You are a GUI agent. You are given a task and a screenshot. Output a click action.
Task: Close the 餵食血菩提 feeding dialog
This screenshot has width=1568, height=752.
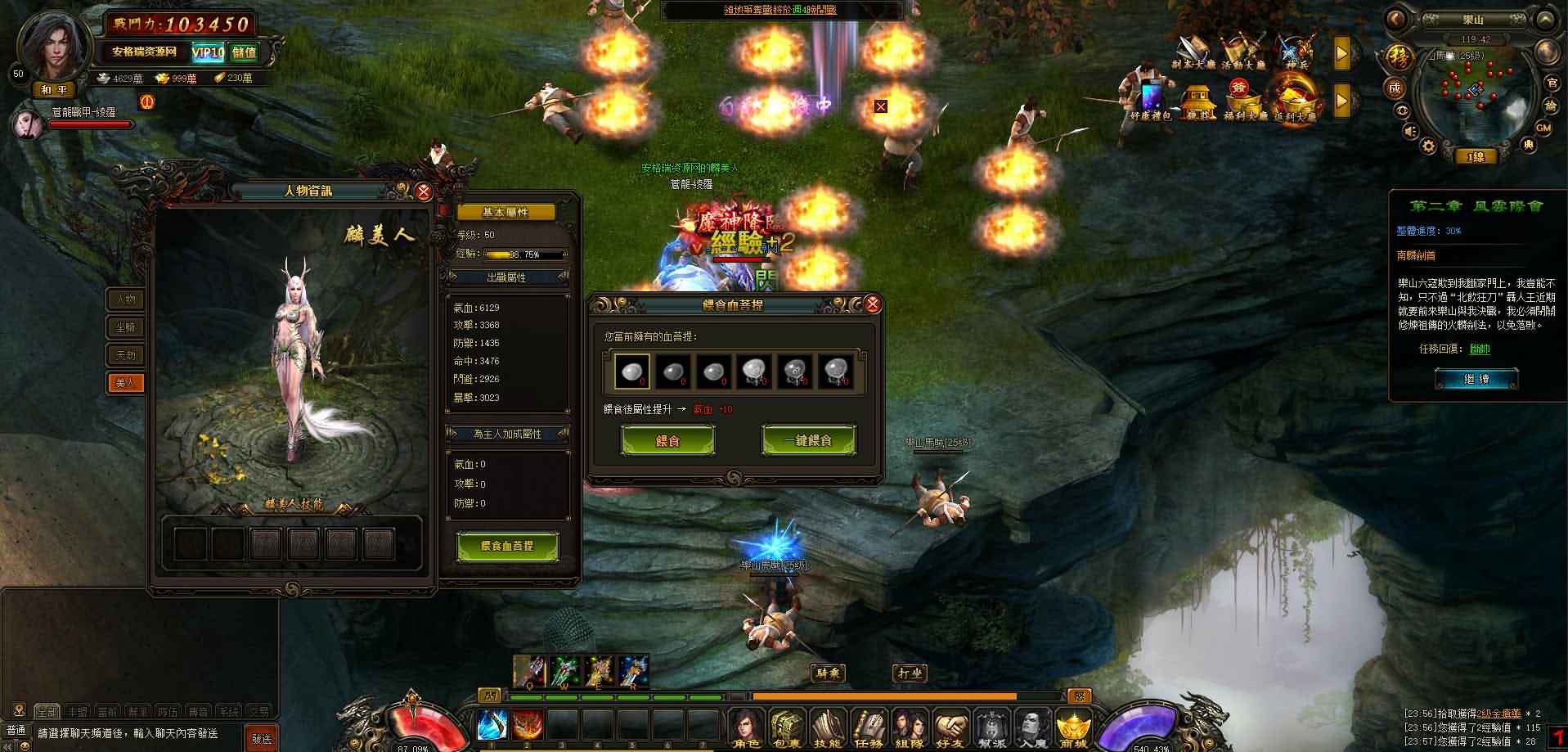873,305
